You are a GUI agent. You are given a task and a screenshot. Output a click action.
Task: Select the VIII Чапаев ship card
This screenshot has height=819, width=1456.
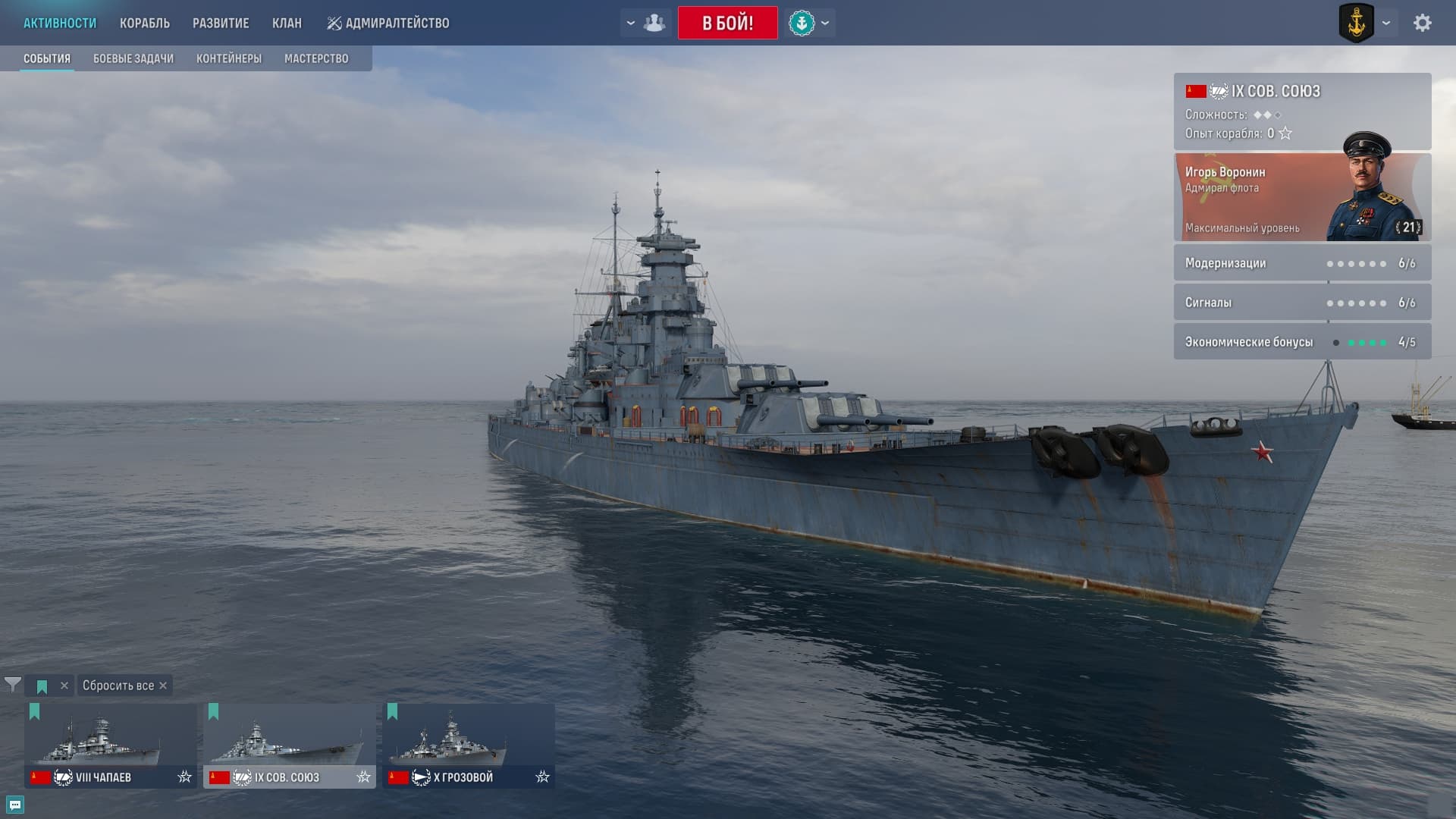click(x=110, y=745)
